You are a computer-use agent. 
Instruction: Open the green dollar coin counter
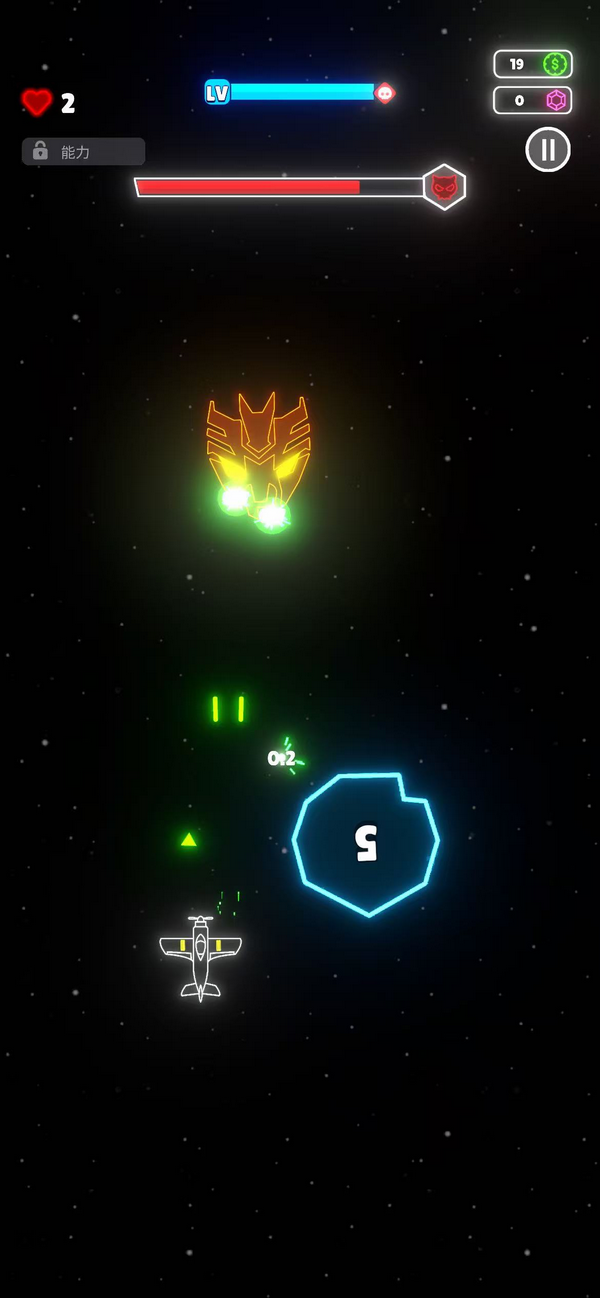click(x=533, y=64)
